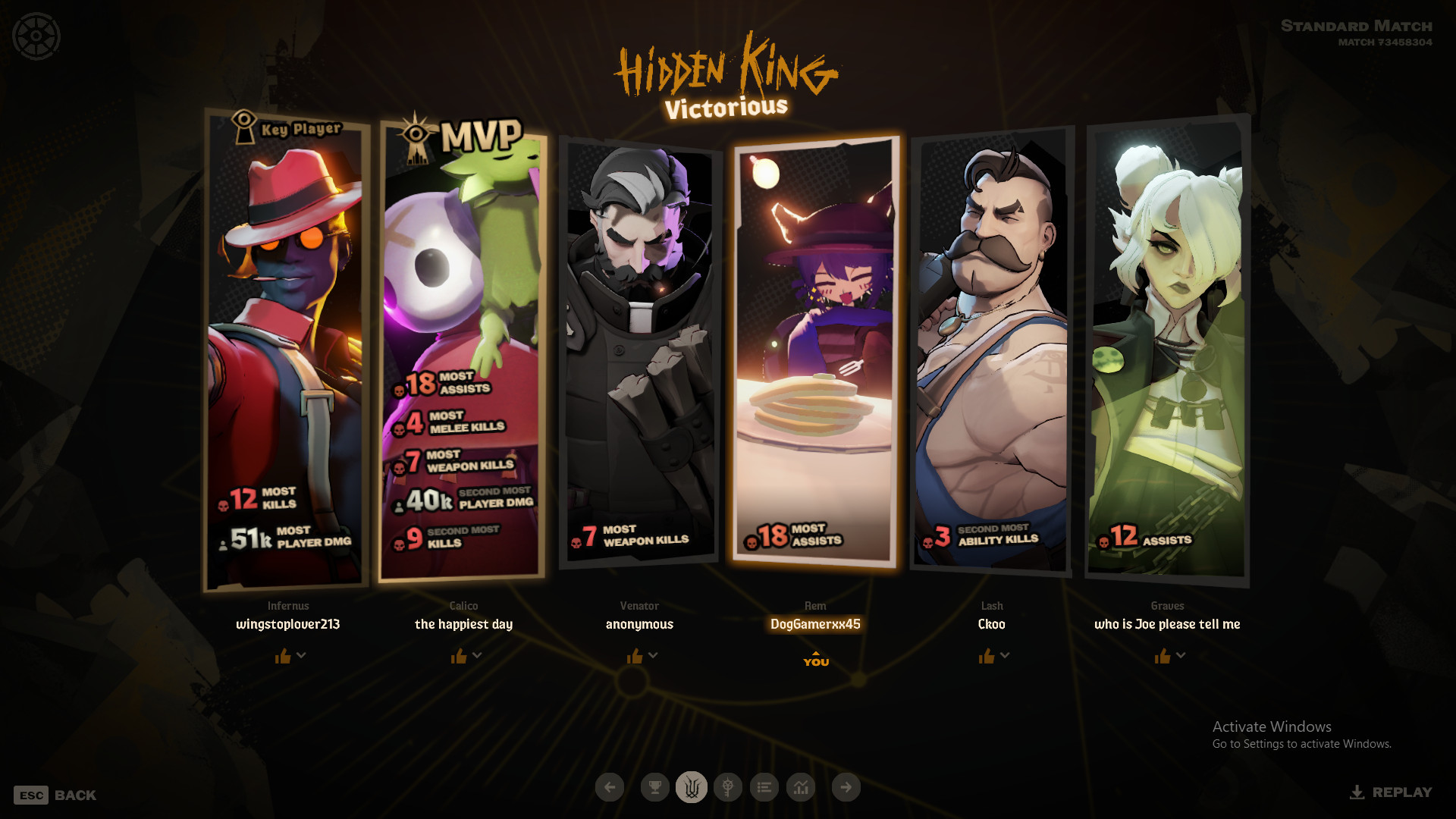Screen dimensions: 1456x819
Task: Commend Ckoo with a thumbs up
Action: coord(986,656)
